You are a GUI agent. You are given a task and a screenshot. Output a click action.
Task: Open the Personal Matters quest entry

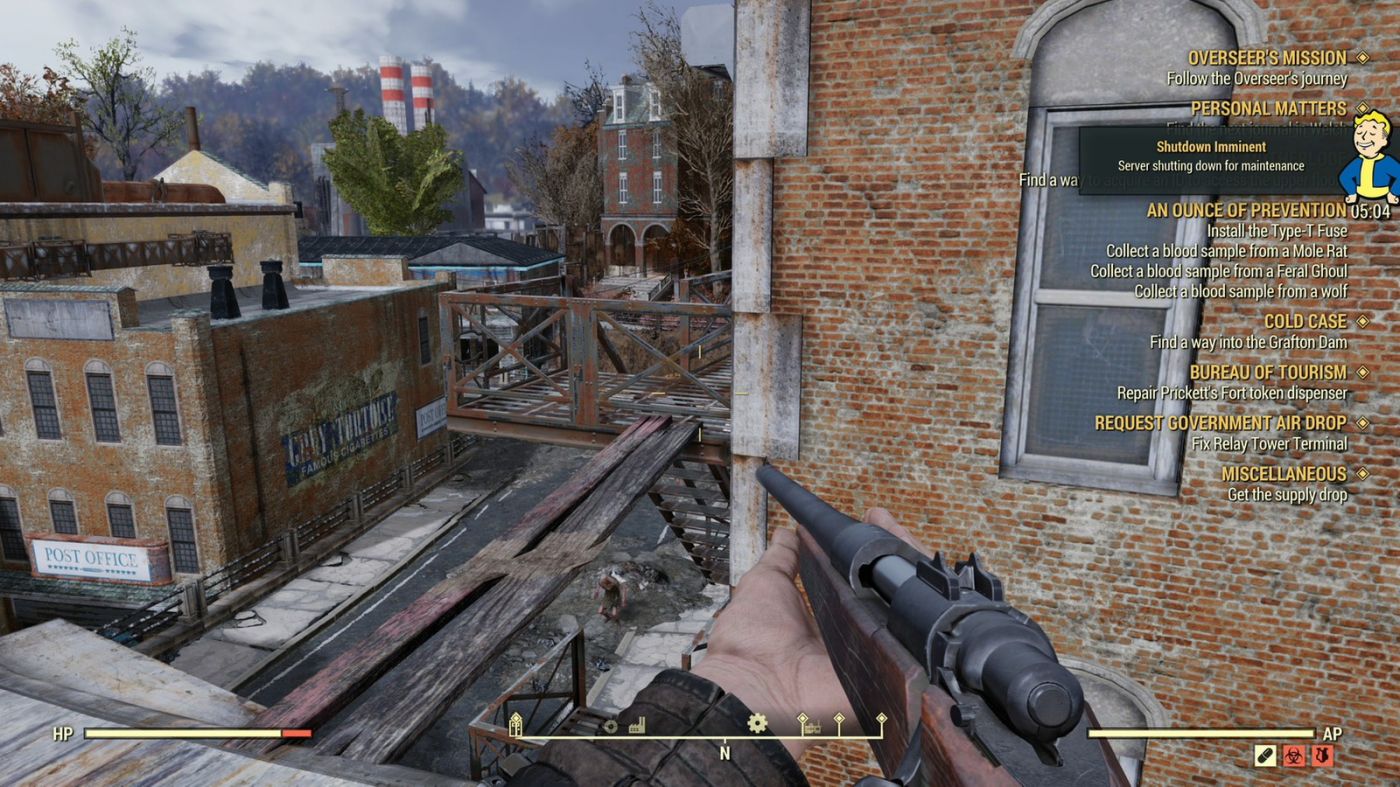[x=1268, y=108]
